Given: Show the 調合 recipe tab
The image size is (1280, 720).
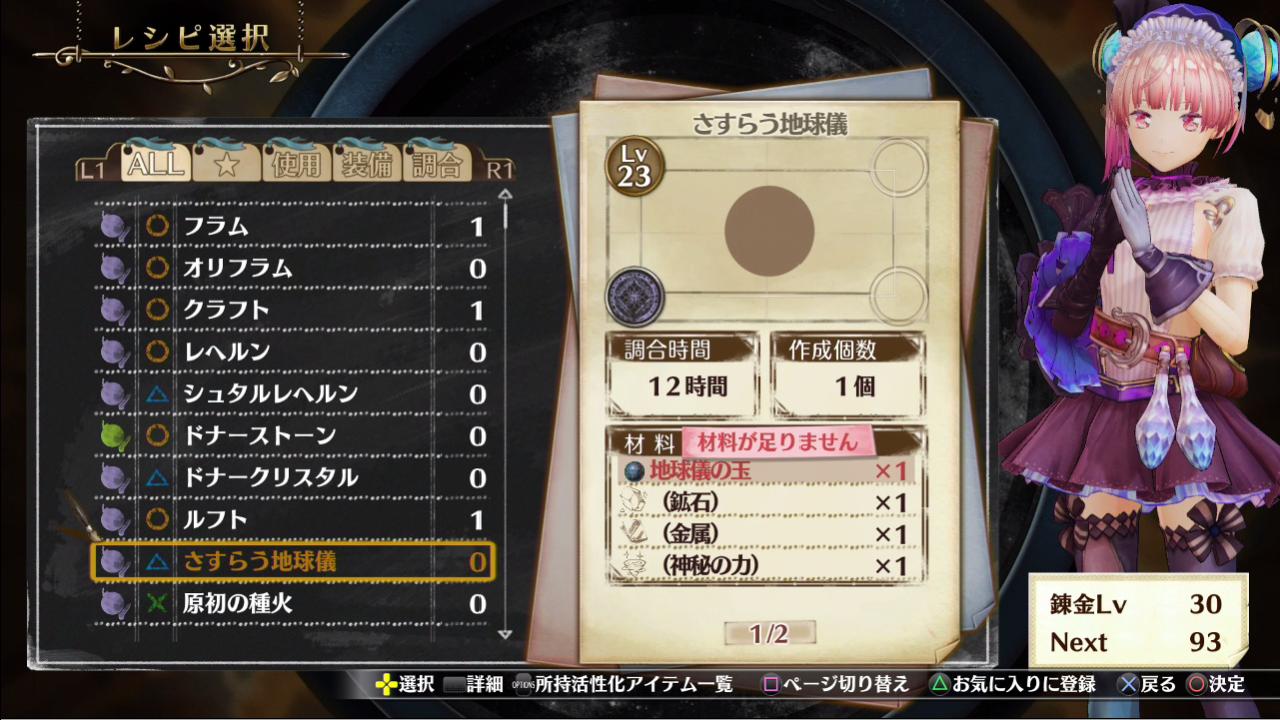Looking at the screenshot, I should click(437, 163).
